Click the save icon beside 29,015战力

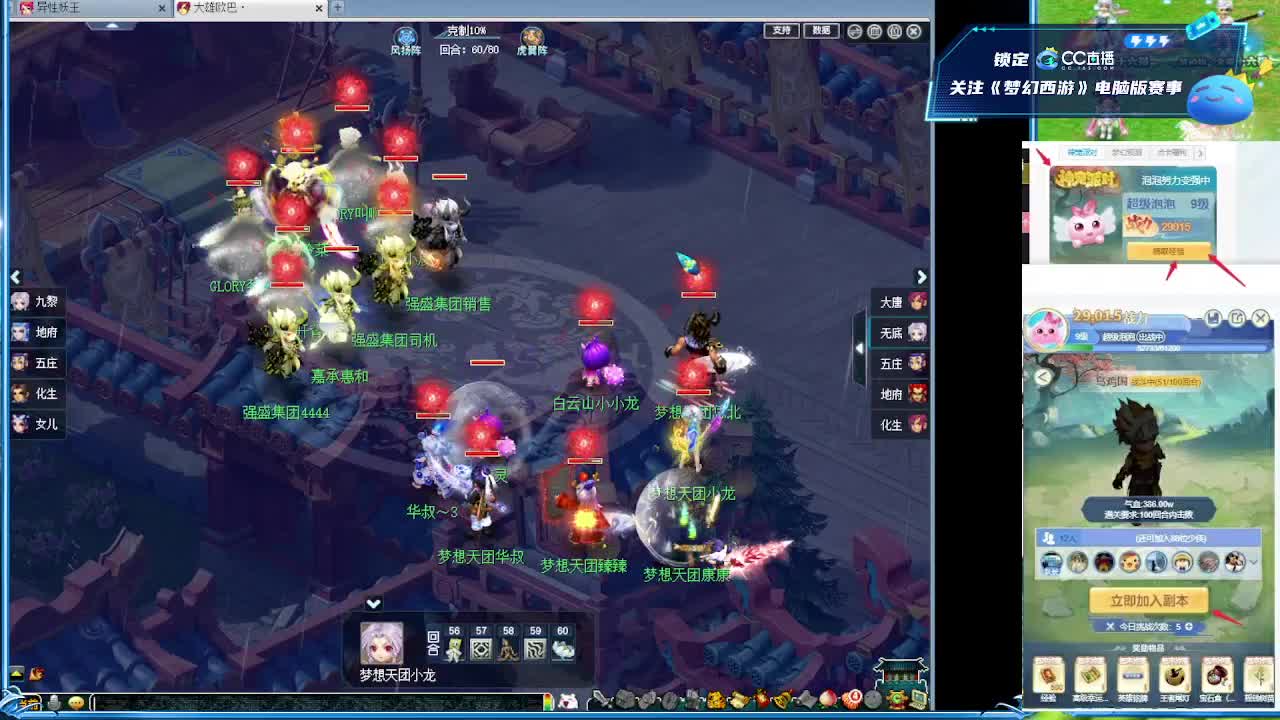[x=1212, y=317]
